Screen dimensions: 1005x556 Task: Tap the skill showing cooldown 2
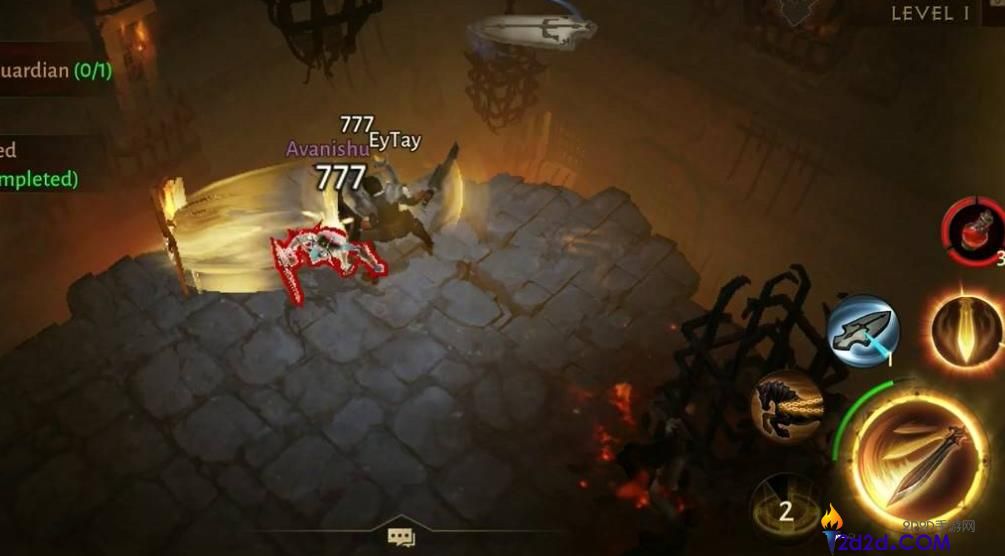point(786,511)
